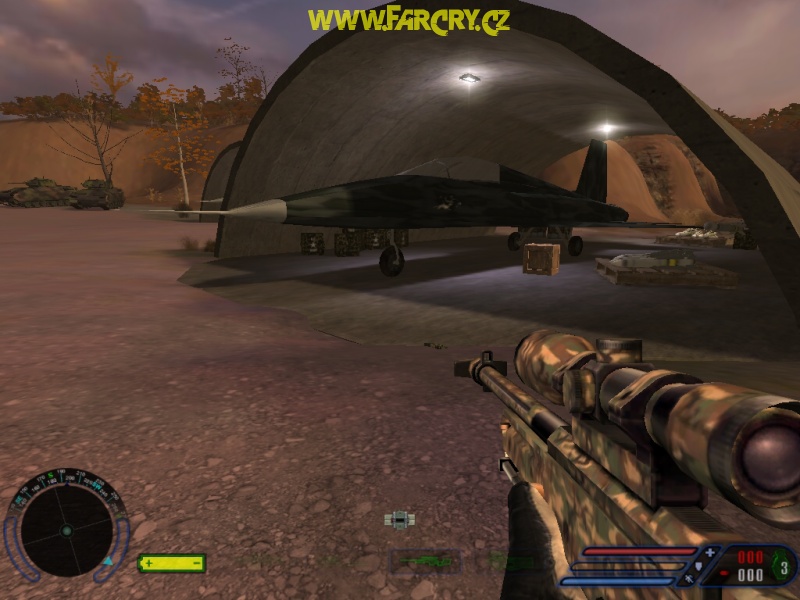Click the circular radar display
The width and height of the screenshot is (800, 600).
[x=66, y=530]
